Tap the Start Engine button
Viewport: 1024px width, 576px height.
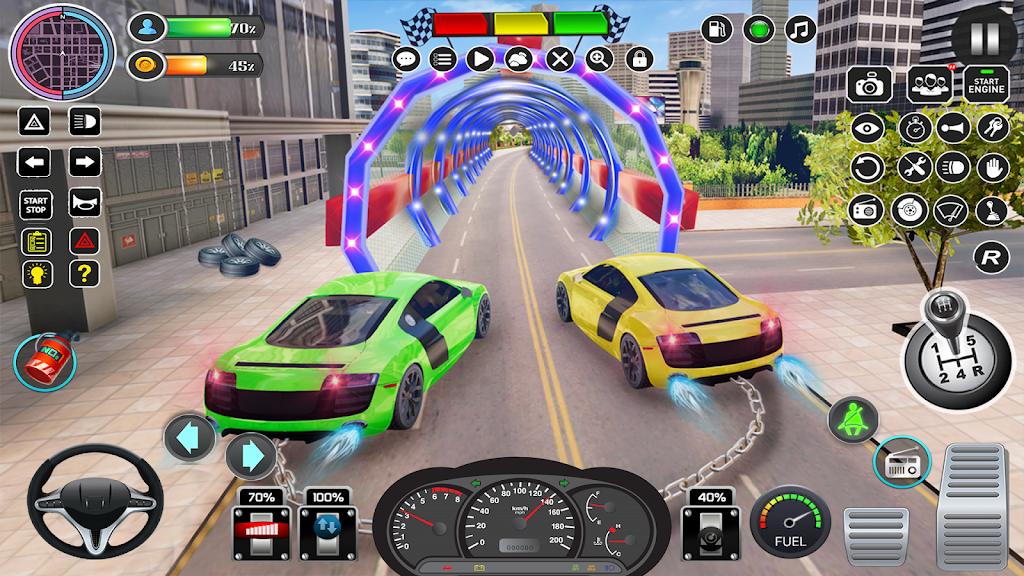click(x=987, y=84)
